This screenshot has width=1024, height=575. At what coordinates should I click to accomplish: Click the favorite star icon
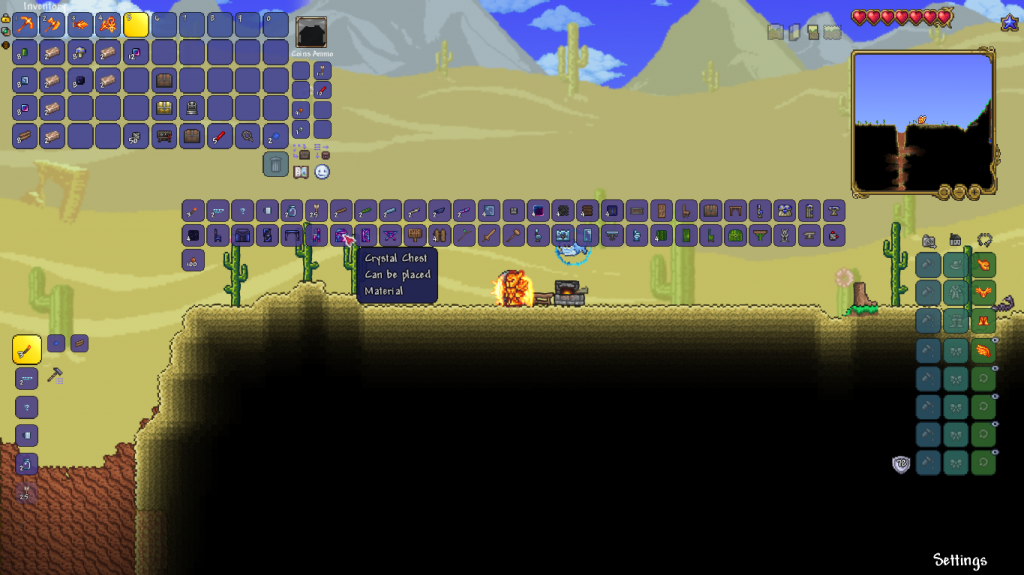(1009, 21)
